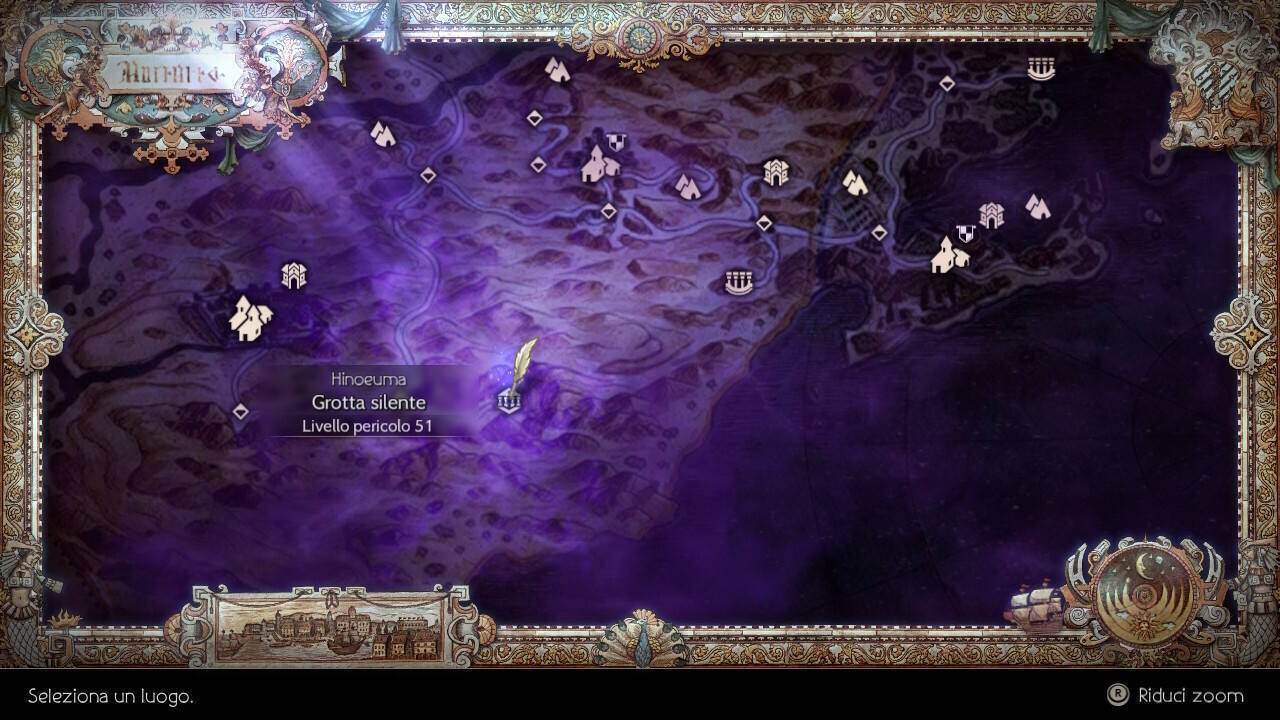The height and width of the screenshot is (720, 1280).
Task: Click the village icon along the northern river
Action: pyautogui.click(x=598, y=165)
